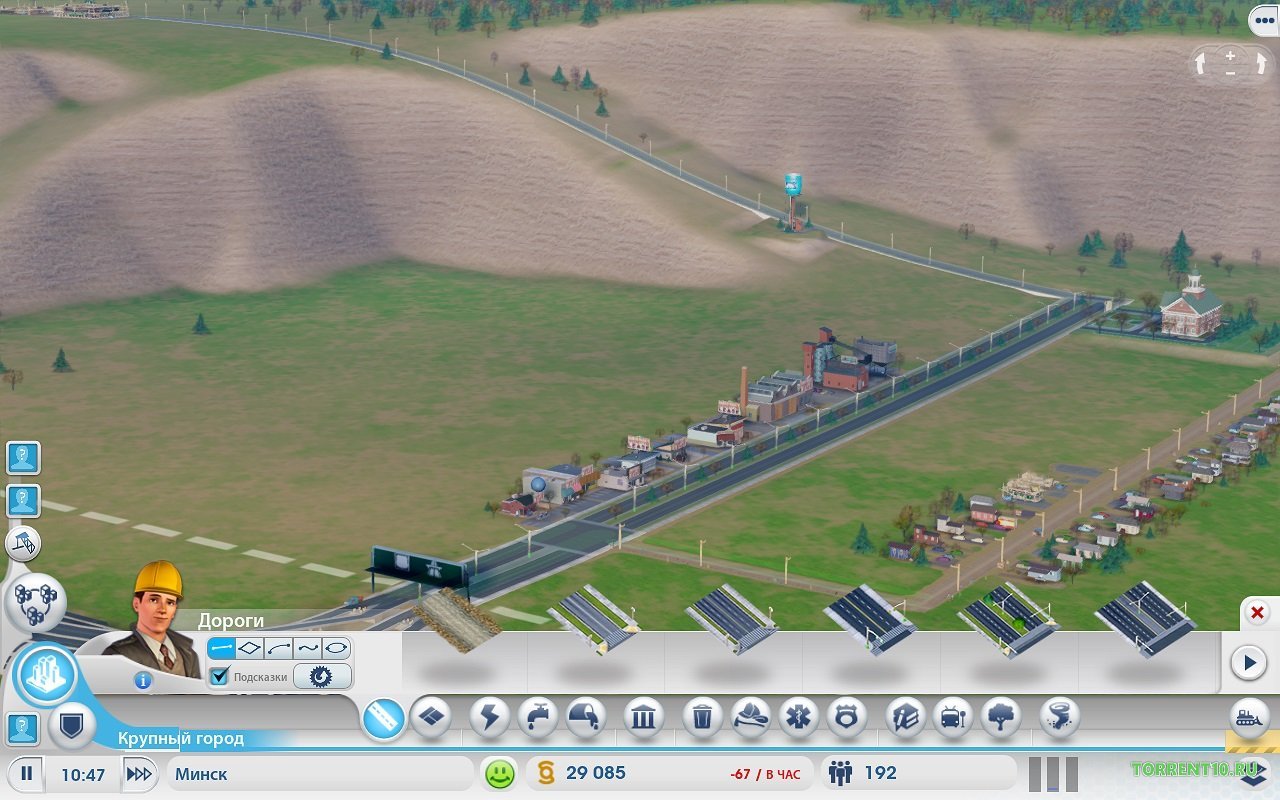Open the Education (books) icon

903,717
